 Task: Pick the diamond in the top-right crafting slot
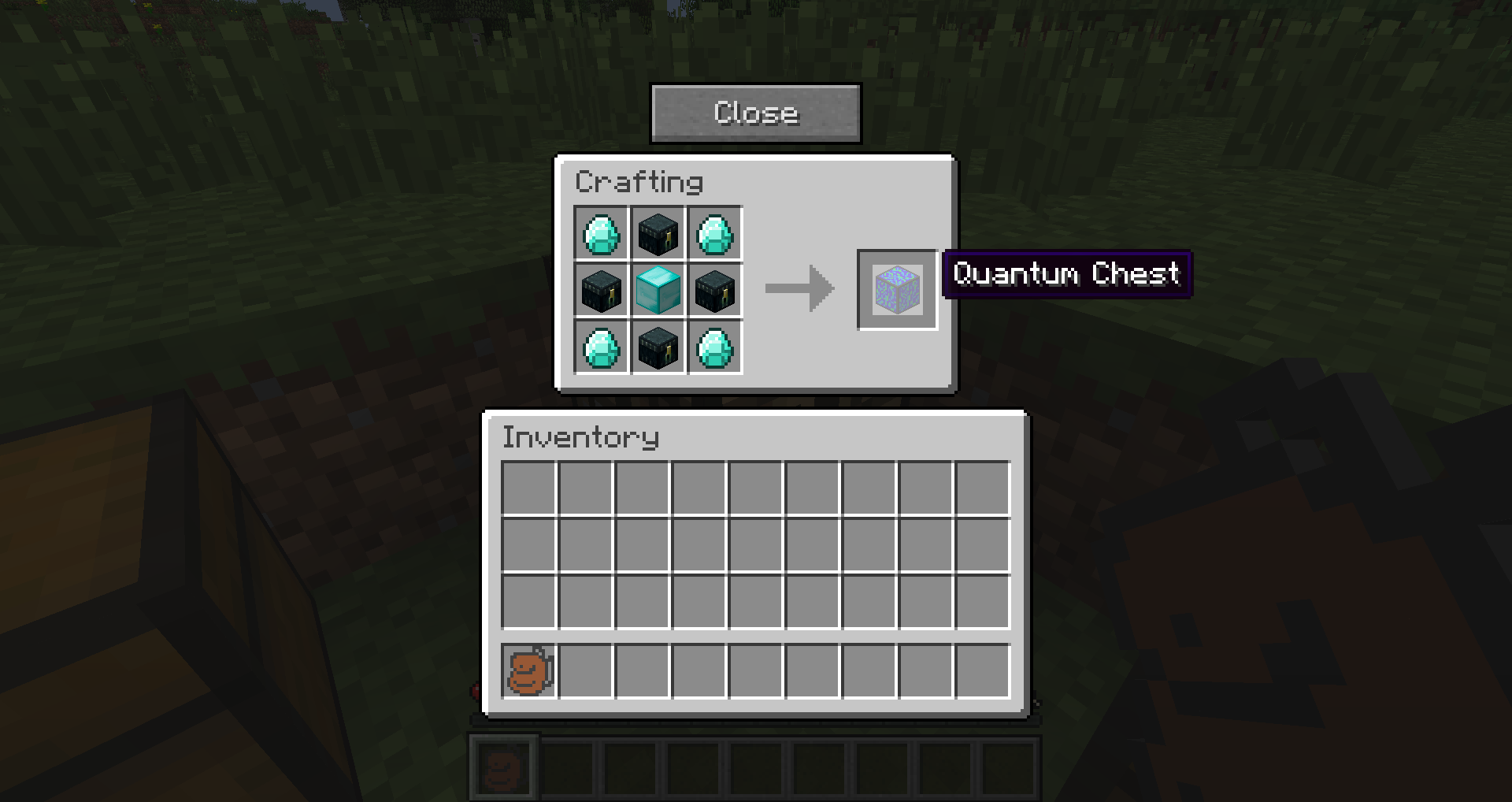[715, 233]
